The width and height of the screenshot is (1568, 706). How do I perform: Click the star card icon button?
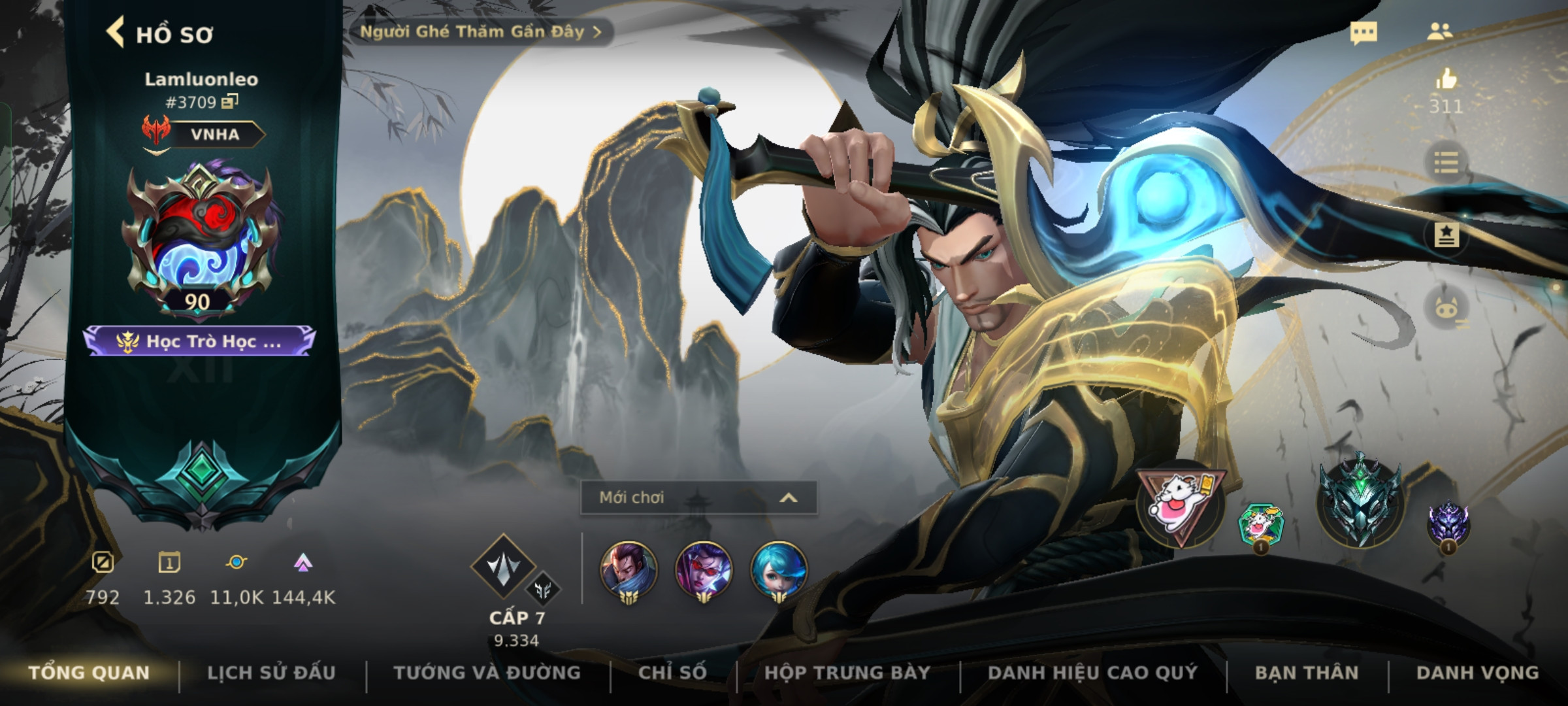(x=1446, y=235)
